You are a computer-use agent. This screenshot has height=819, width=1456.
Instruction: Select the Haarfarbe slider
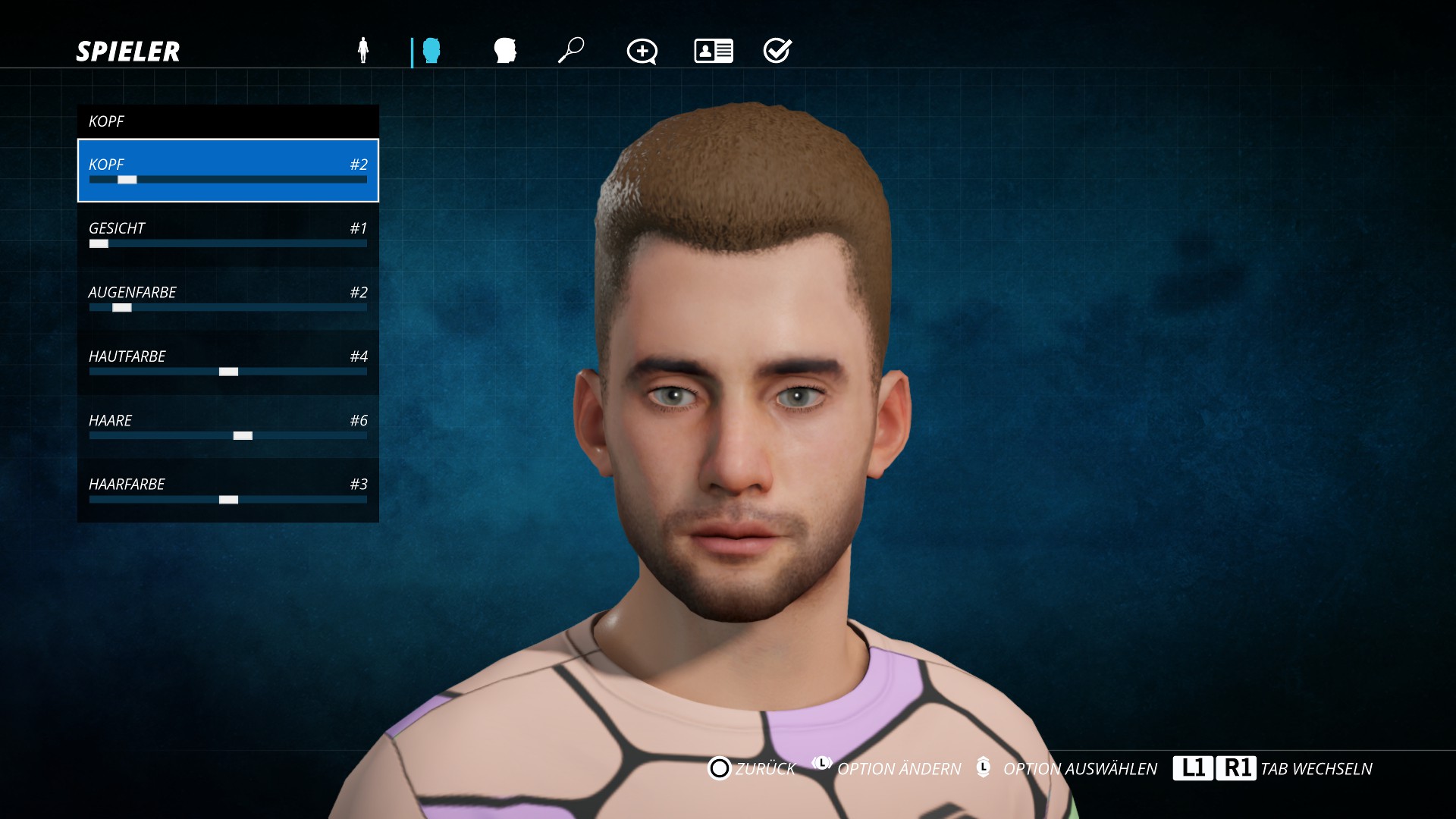pos(227,491)
